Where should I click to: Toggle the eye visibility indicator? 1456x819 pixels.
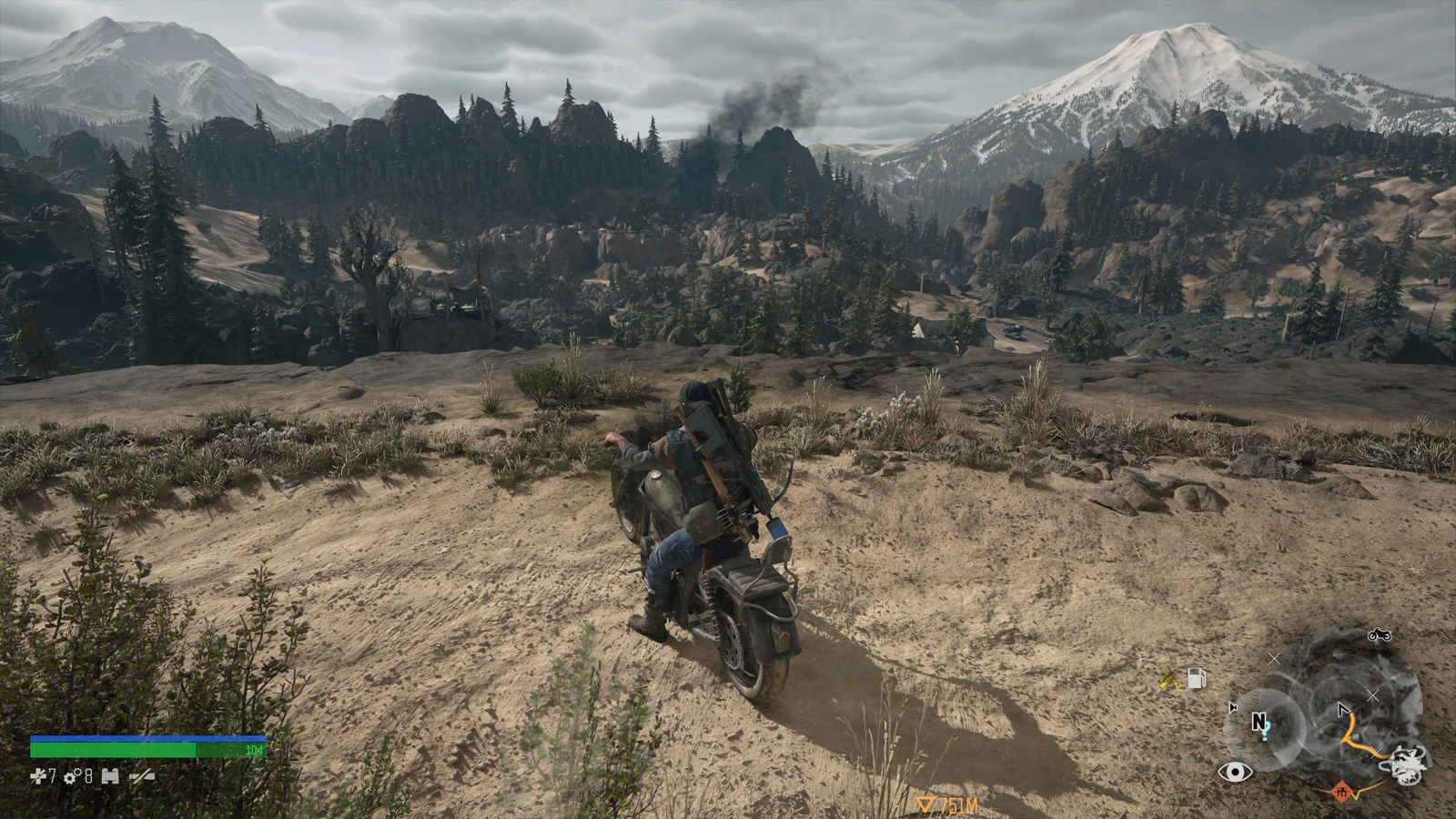1235,773
